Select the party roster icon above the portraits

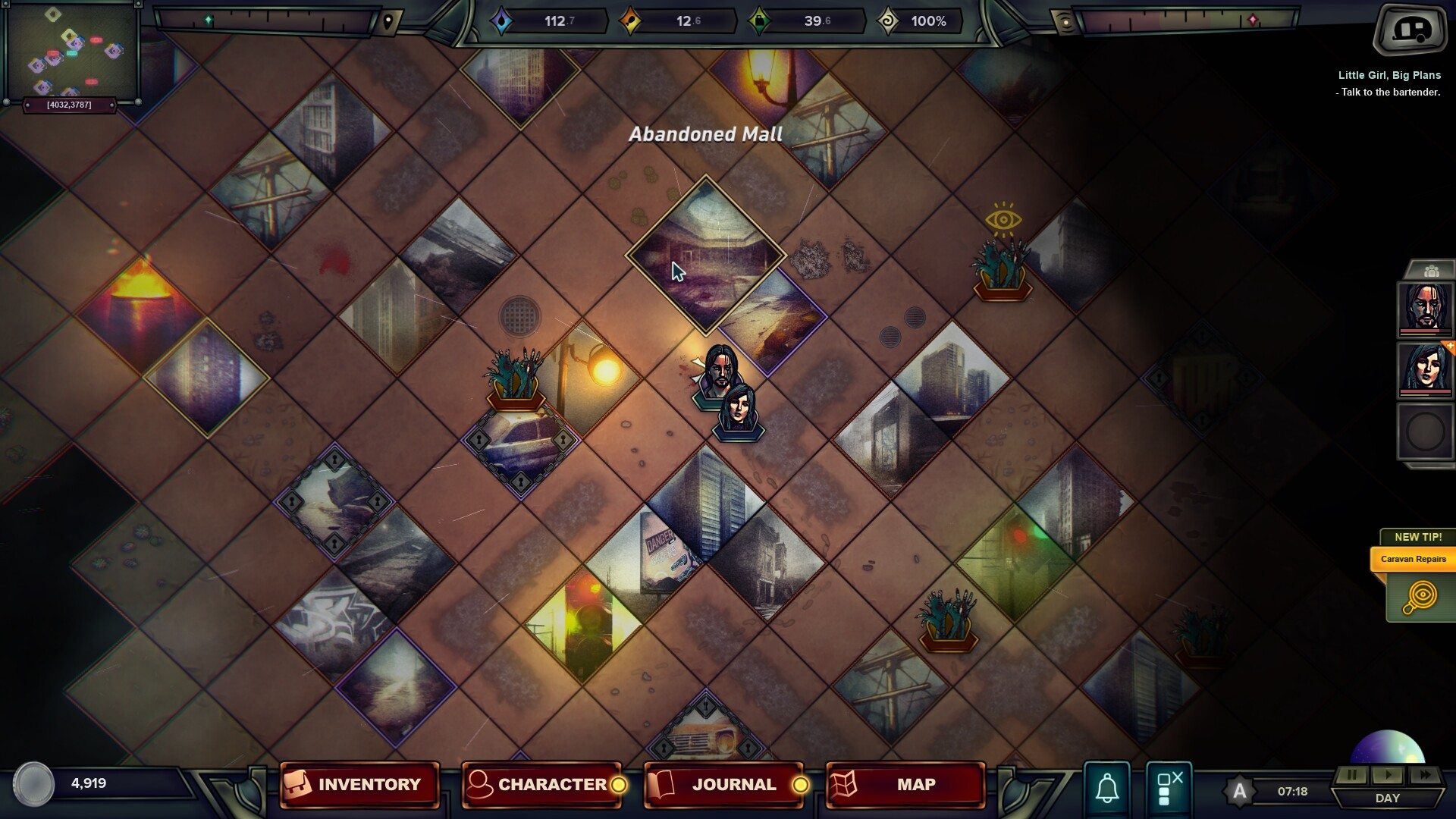(x=1432, y=269)
